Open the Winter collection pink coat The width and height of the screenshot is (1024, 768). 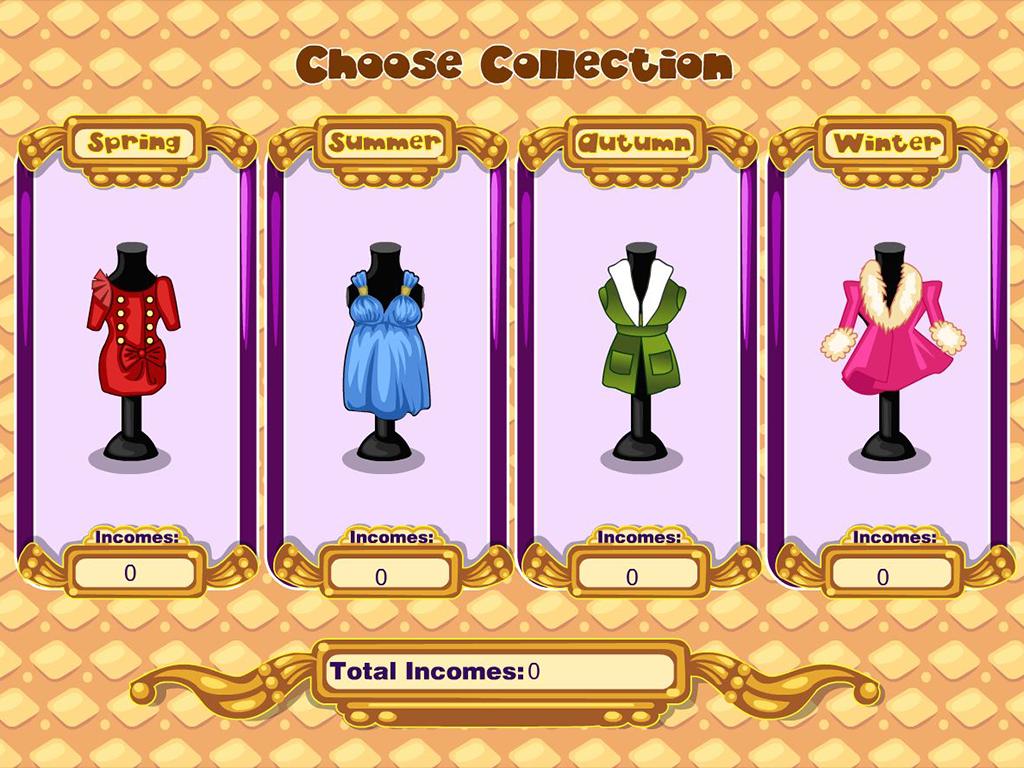click(x=890, y=335)
